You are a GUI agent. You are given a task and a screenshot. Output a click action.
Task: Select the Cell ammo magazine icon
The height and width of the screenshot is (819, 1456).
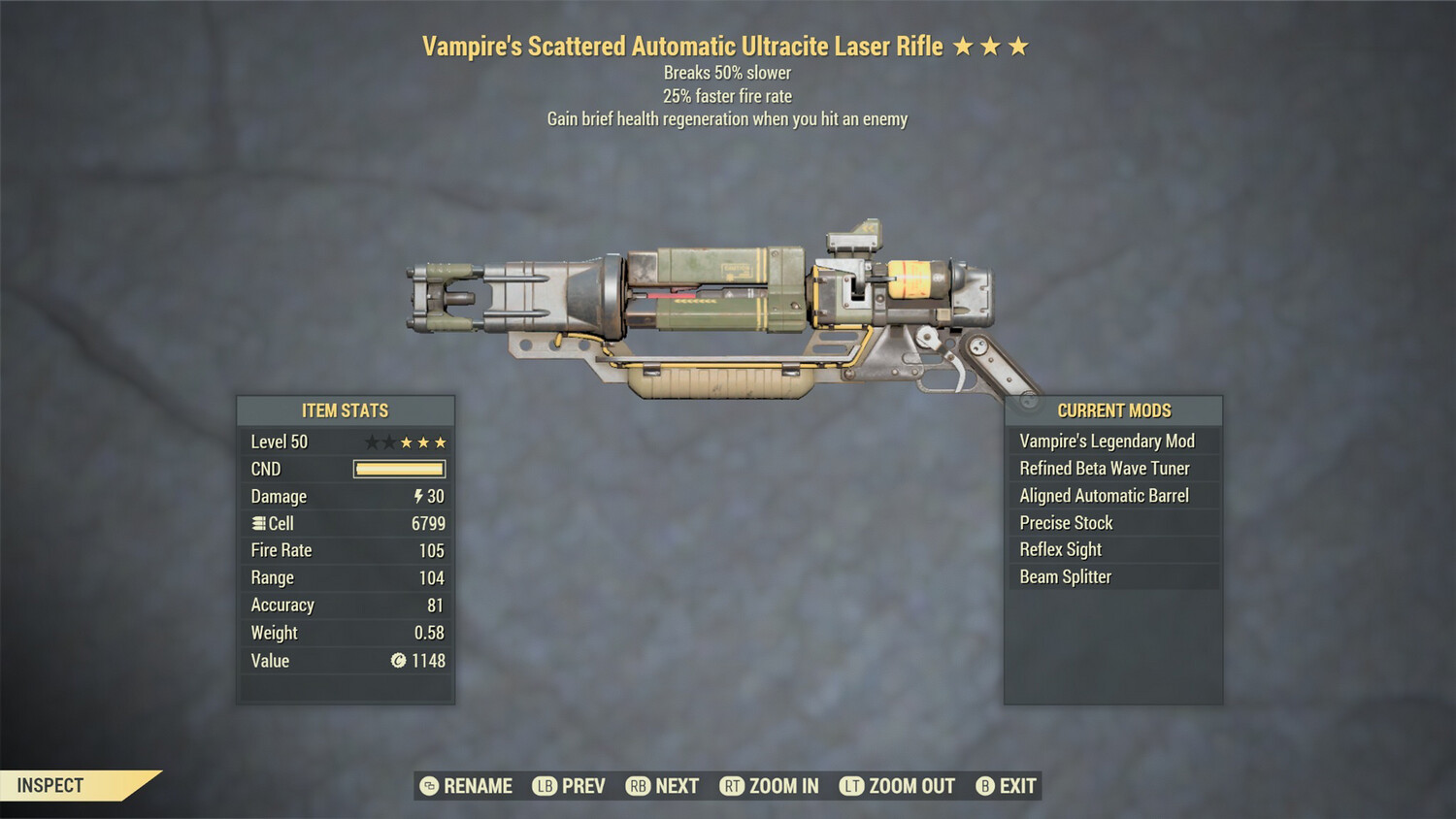(x=257, y=523)
